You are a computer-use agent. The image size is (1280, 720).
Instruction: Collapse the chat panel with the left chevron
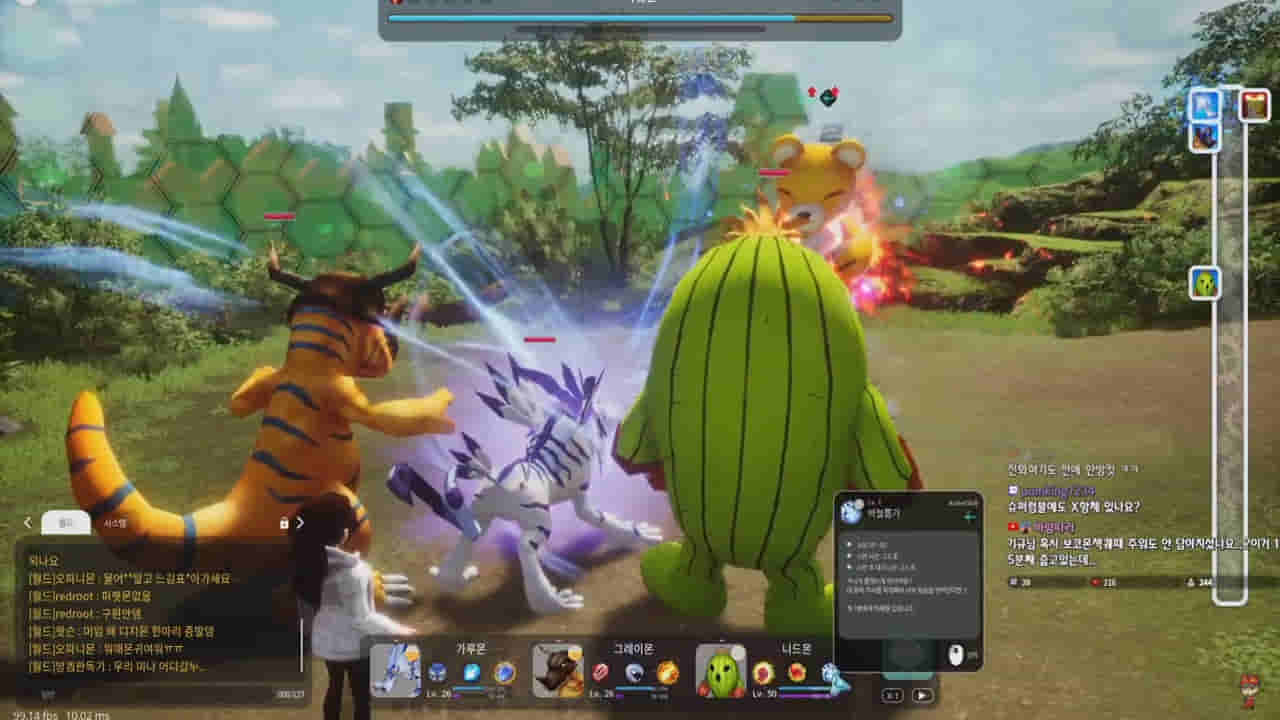tap(27, 523)
